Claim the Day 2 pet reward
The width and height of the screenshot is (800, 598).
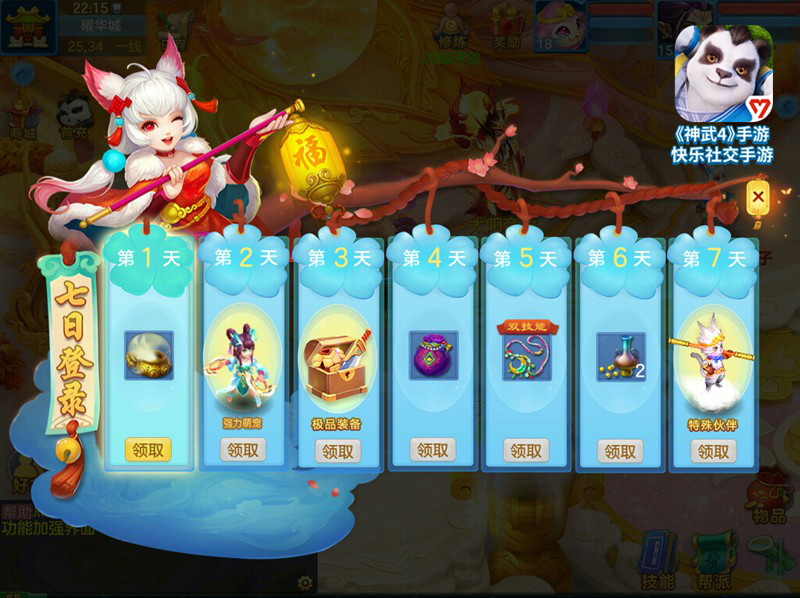tap(243, 450)
